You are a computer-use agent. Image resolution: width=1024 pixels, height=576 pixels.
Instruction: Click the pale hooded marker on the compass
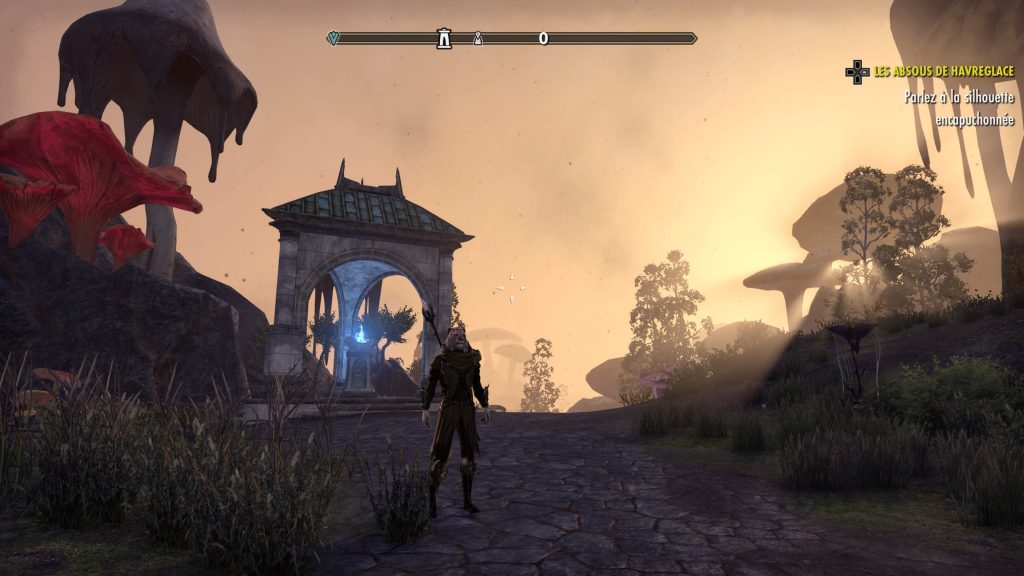(478, 39)
